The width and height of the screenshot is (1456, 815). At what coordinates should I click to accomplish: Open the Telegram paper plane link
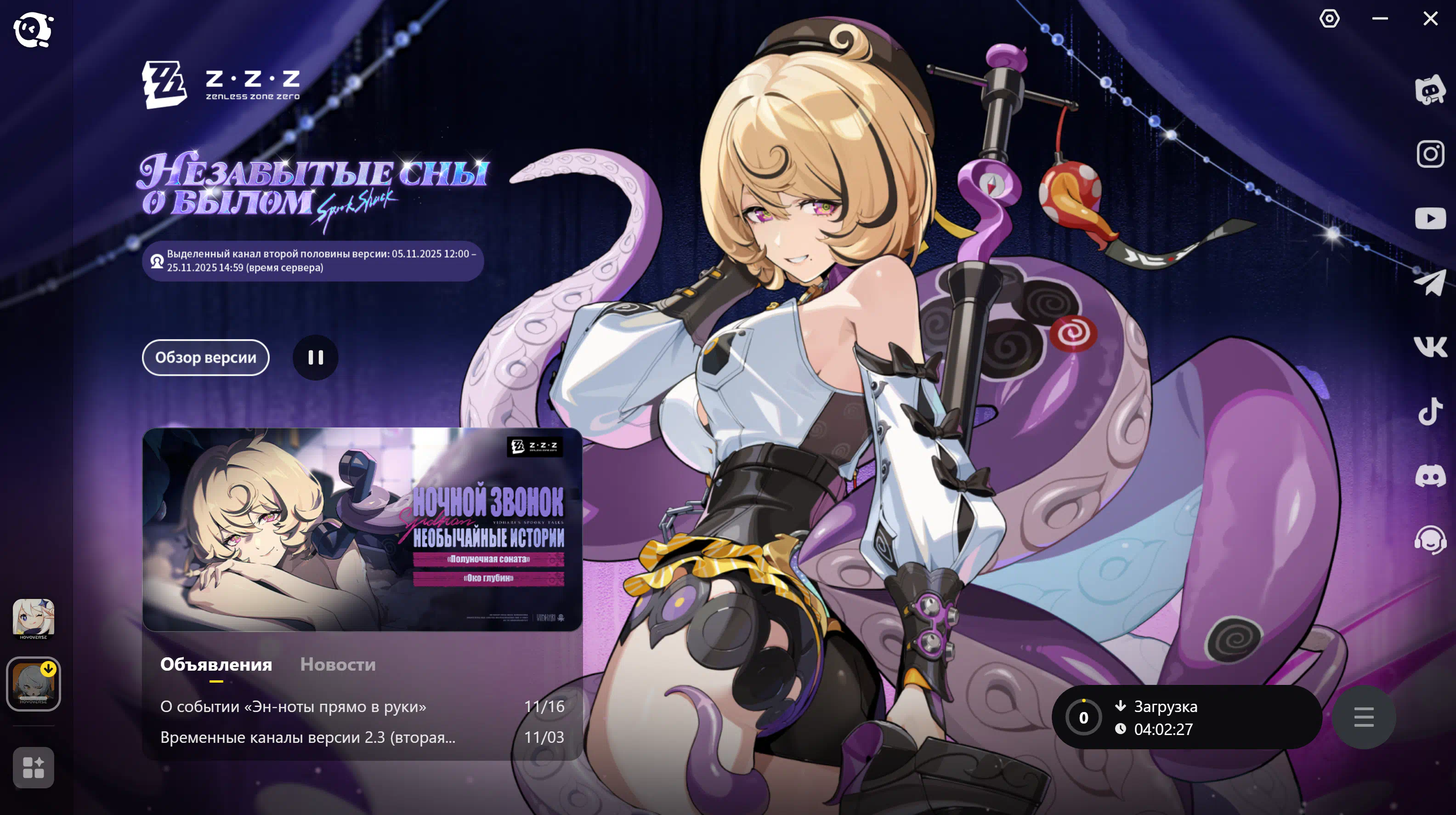click(x=1430, y=283)
